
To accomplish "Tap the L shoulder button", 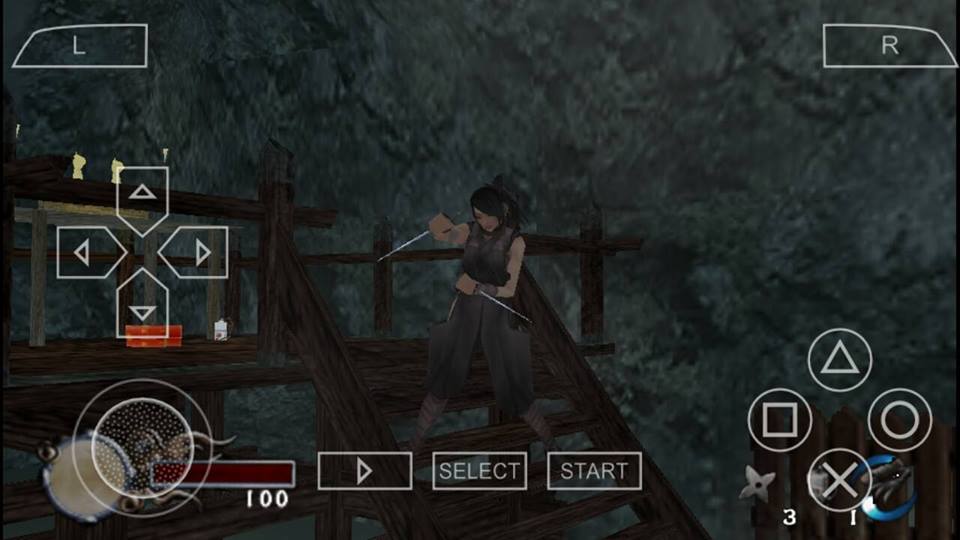I will click(x=79, y=46).
